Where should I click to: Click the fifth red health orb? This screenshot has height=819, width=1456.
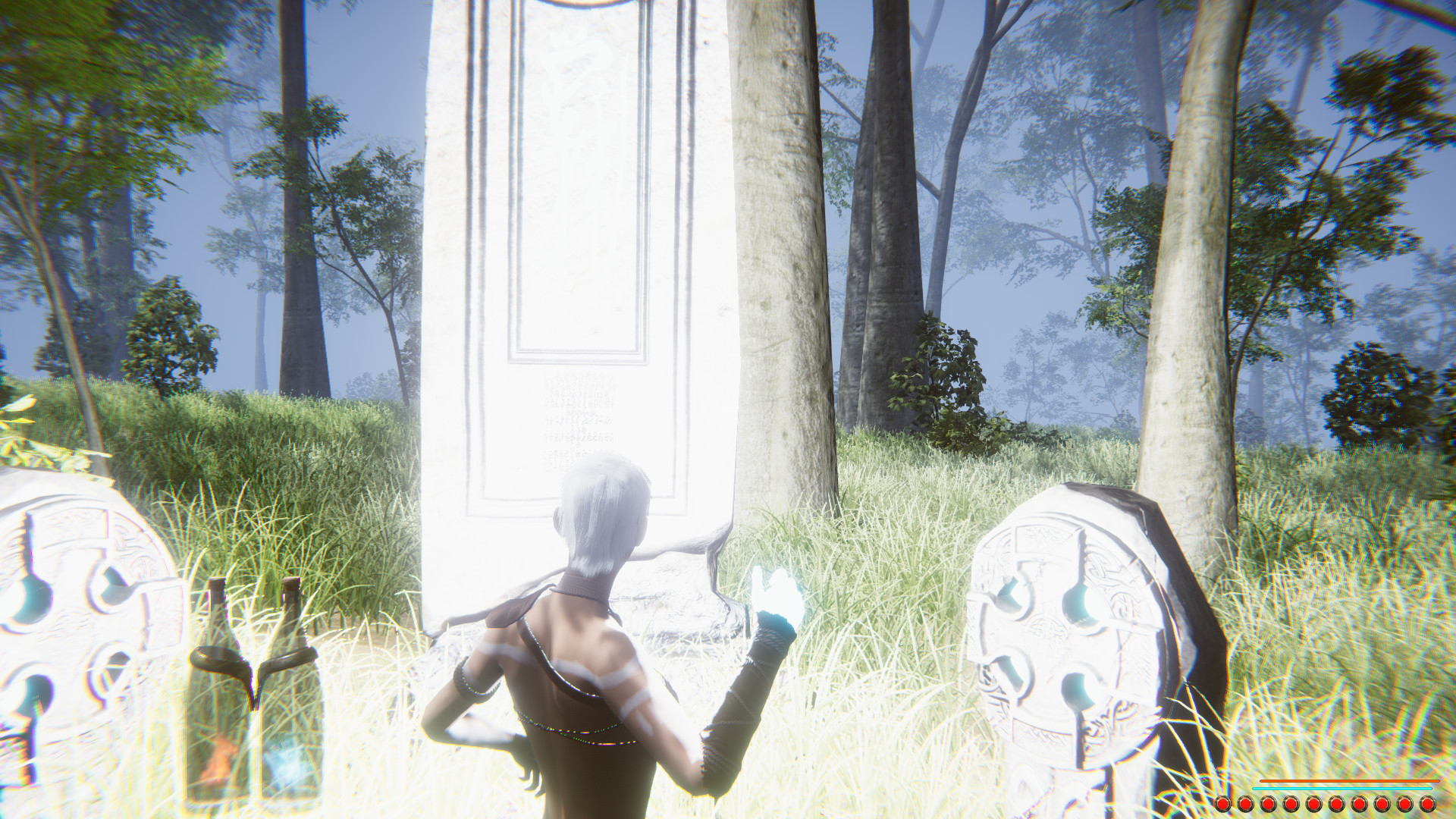[1312, 804]
